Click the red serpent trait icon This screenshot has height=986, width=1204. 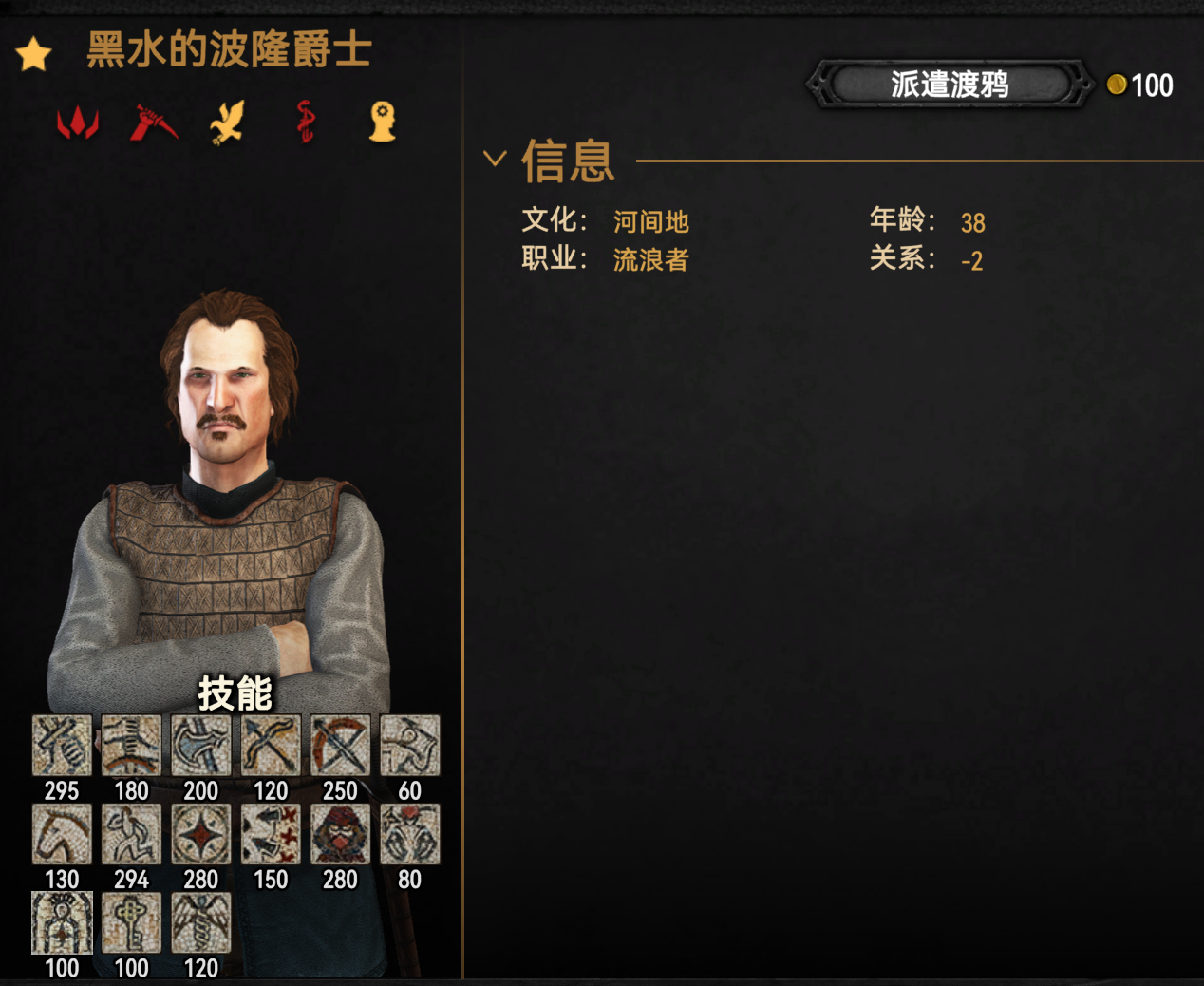click(305, 123)
